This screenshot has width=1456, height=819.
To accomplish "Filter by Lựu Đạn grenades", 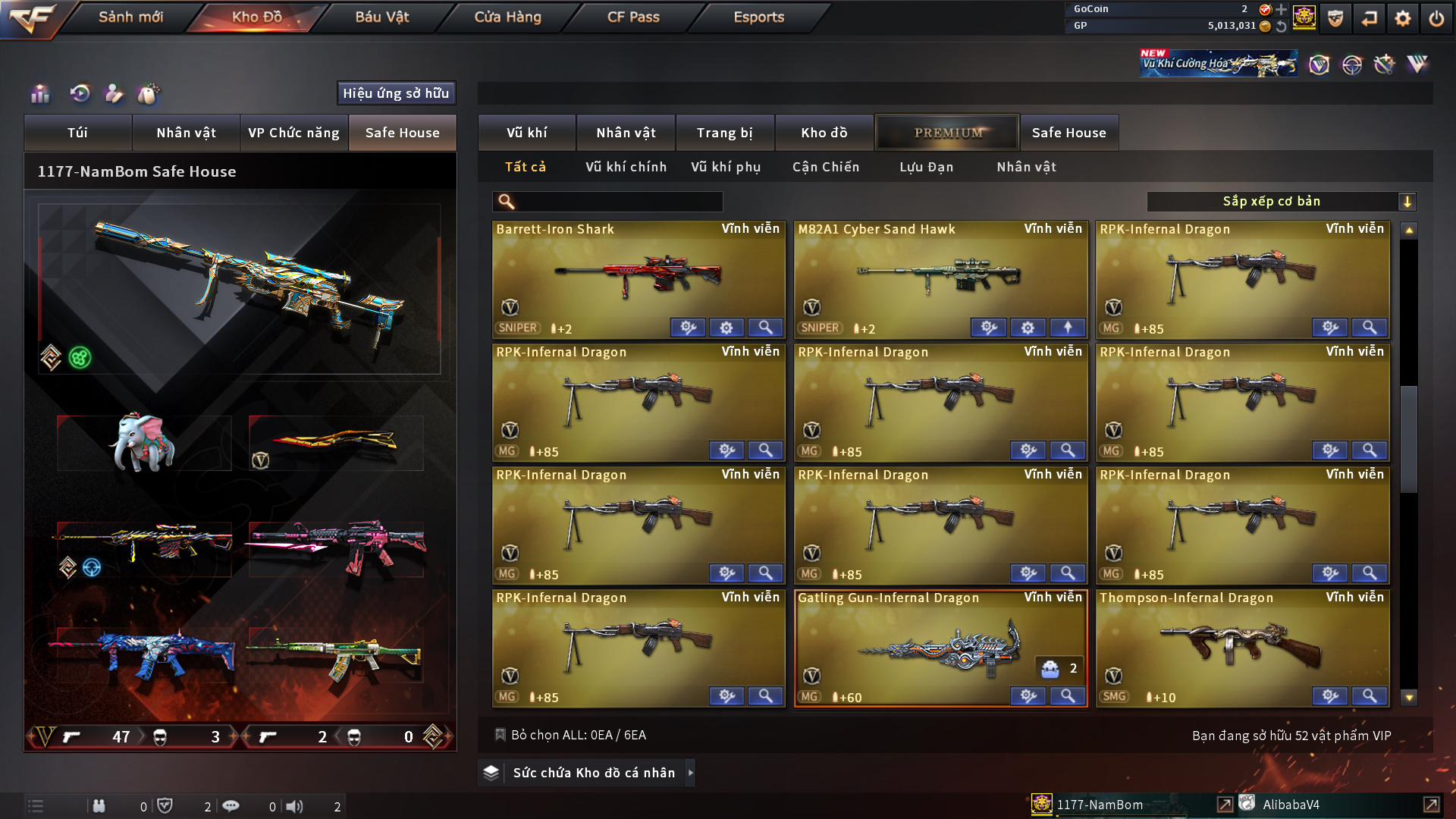I will click(926, 167).
